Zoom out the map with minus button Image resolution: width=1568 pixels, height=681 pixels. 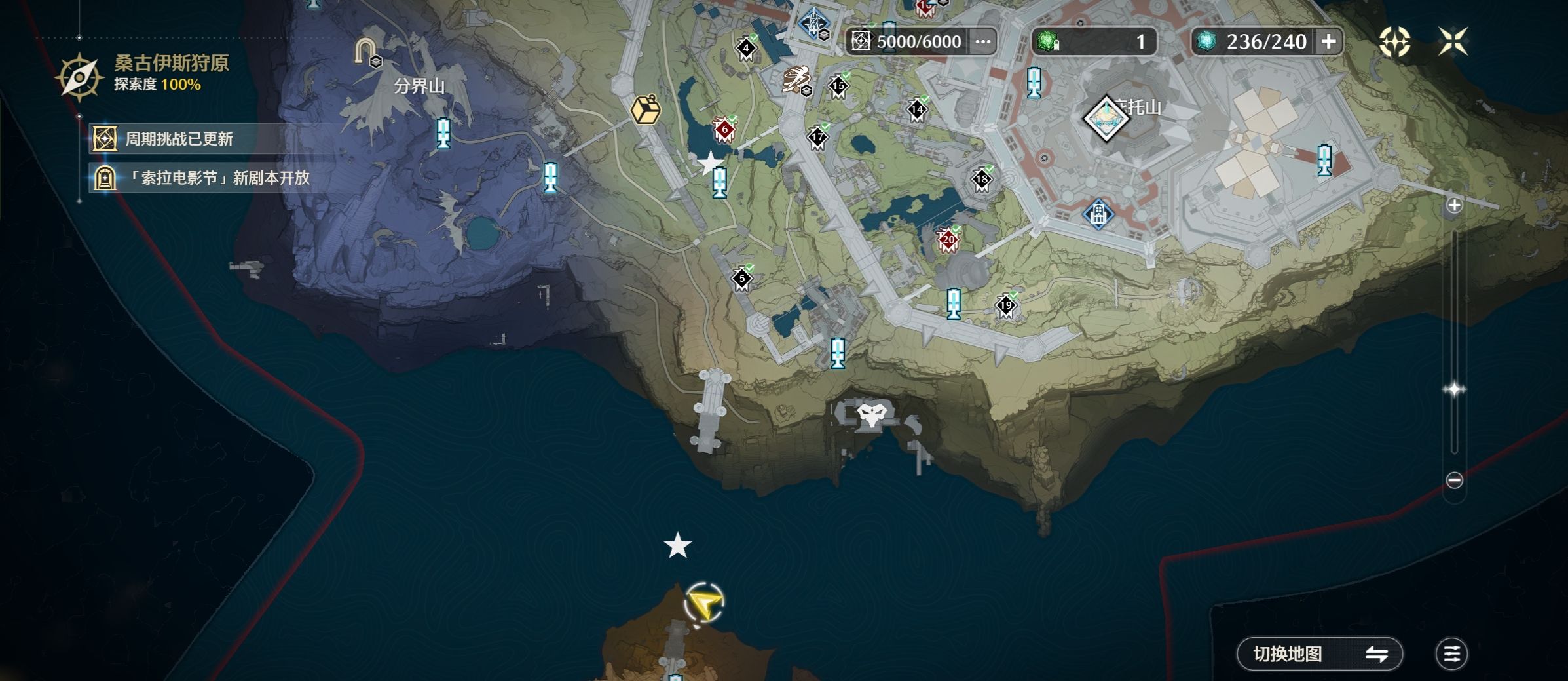click(x=1454, y=480)
